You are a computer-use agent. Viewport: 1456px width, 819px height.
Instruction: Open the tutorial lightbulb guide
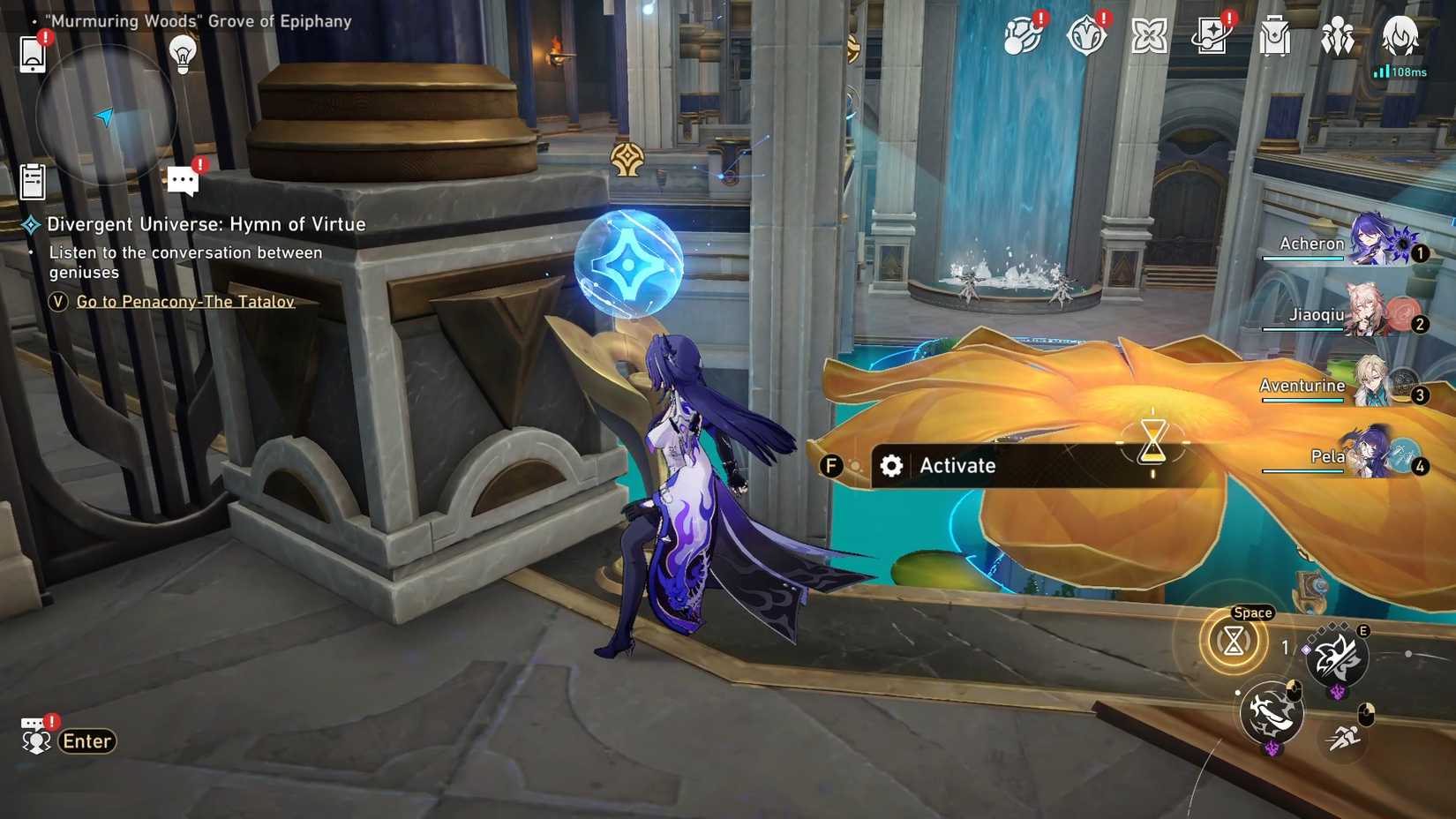[183, 56]
